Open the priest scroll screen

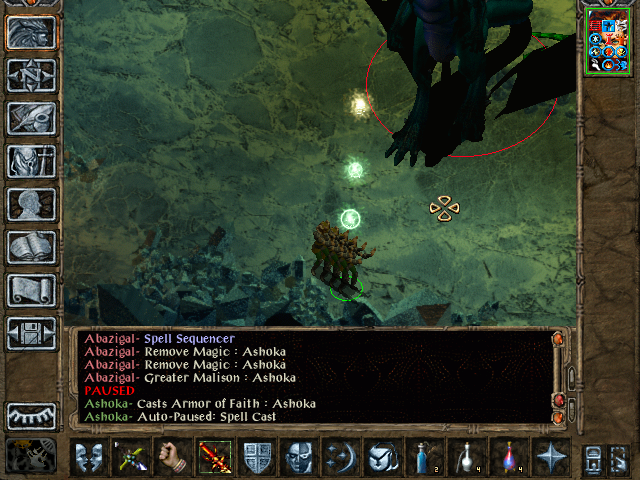(31, 290)
